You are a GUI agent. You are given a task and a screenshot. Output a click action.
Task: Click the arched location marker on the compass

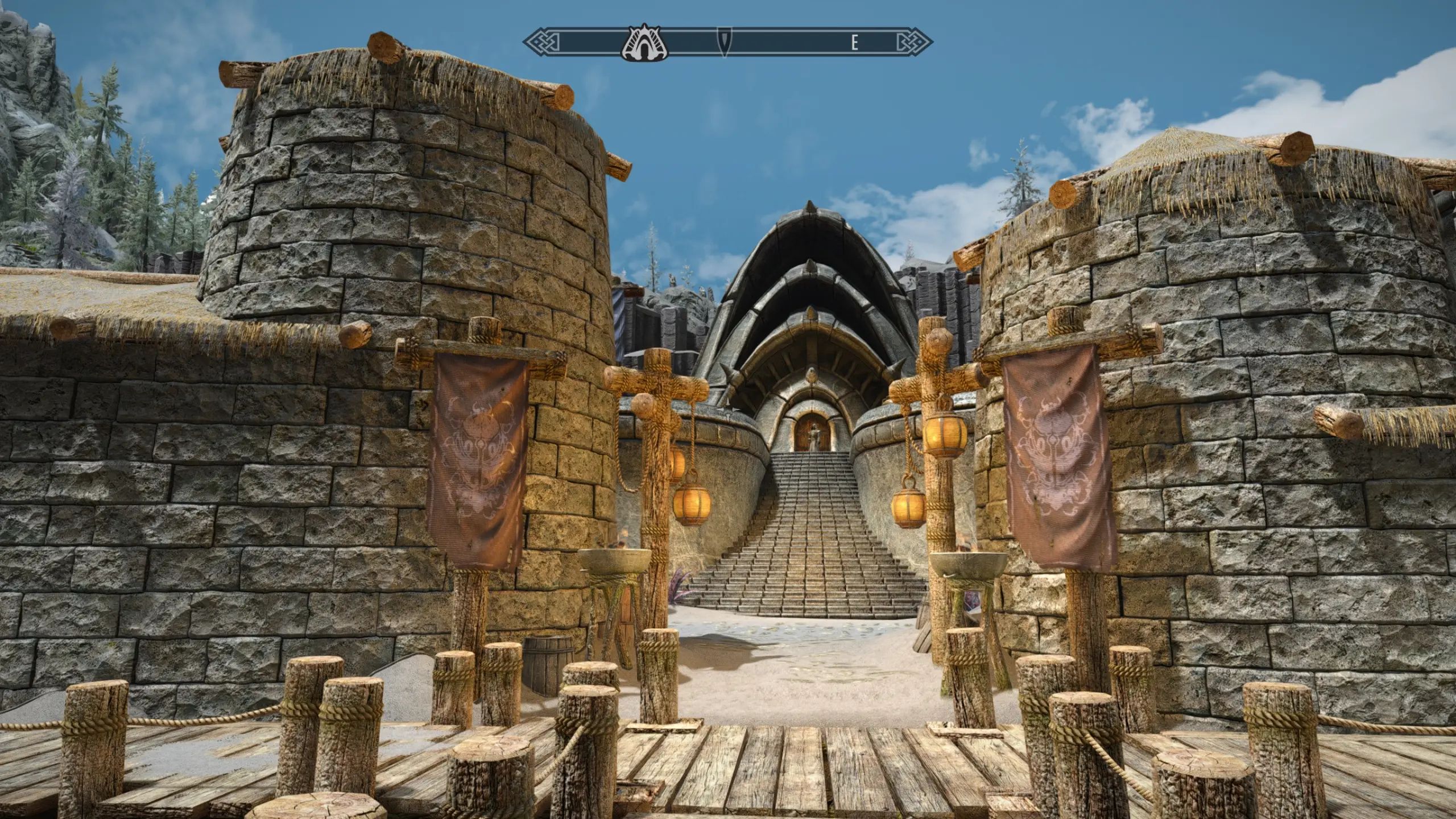coord(646,42)
